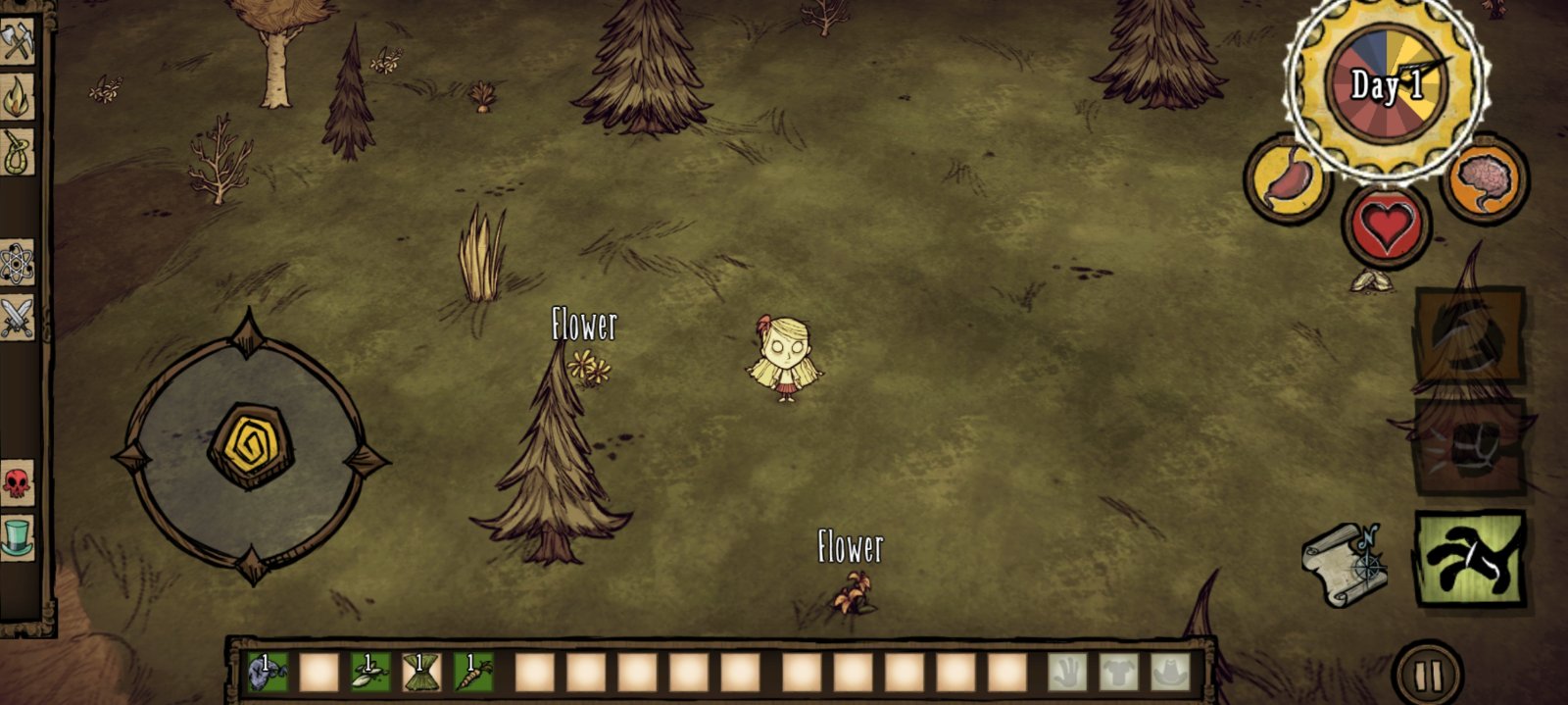Select the carrot inventory slot

pos(473,673)
